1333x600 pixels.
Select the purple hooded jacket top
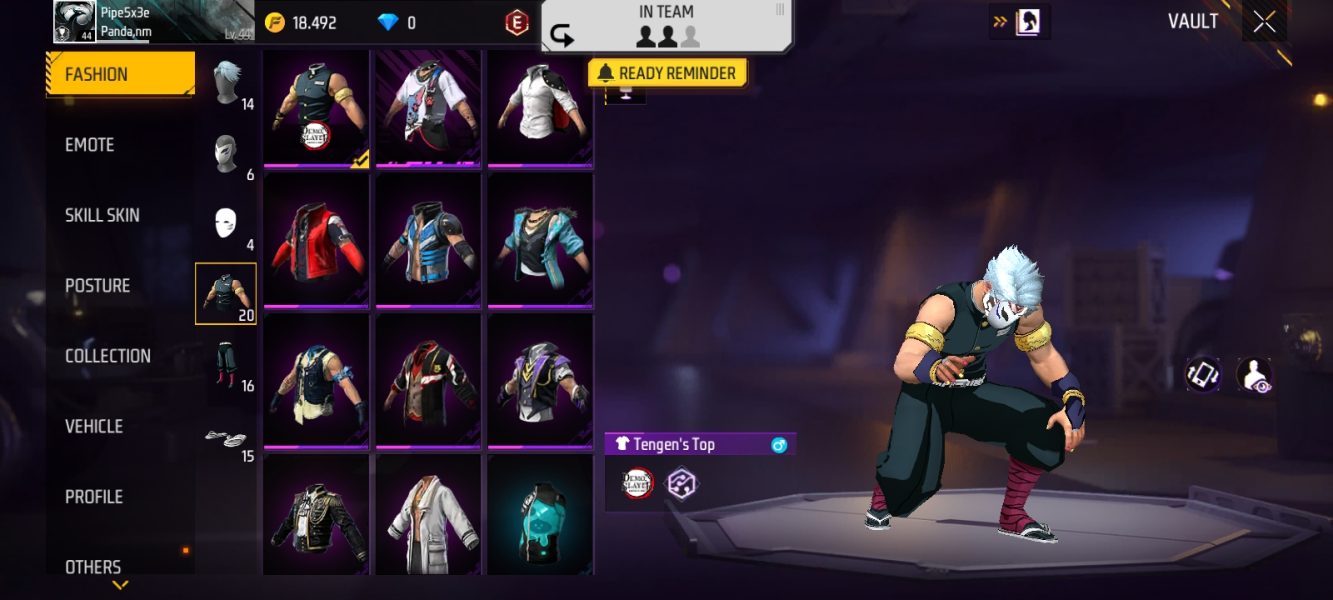click(x=540, y=380)
